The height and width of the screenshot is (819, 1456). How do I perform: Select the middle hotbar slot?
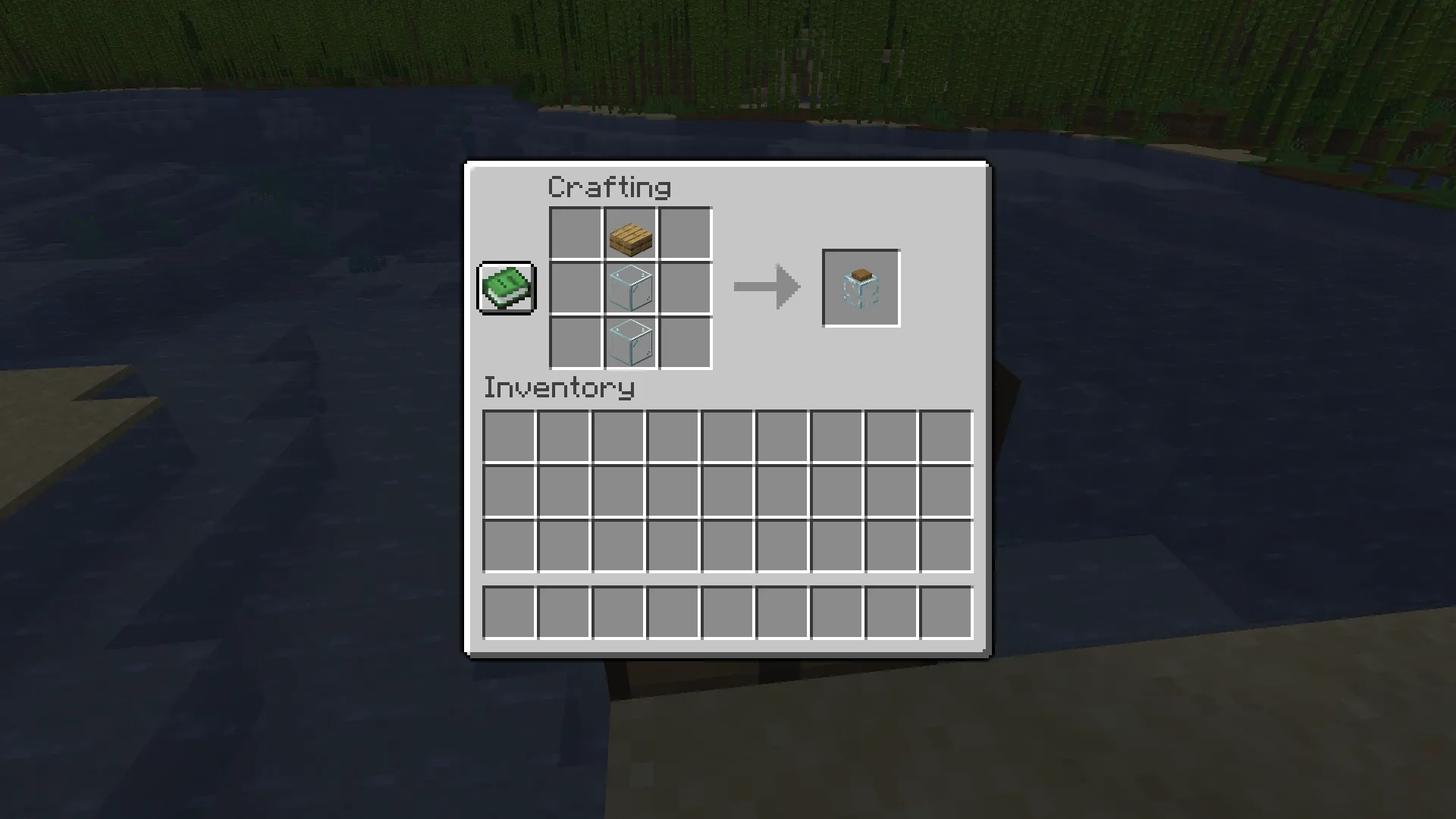(726, 613)
